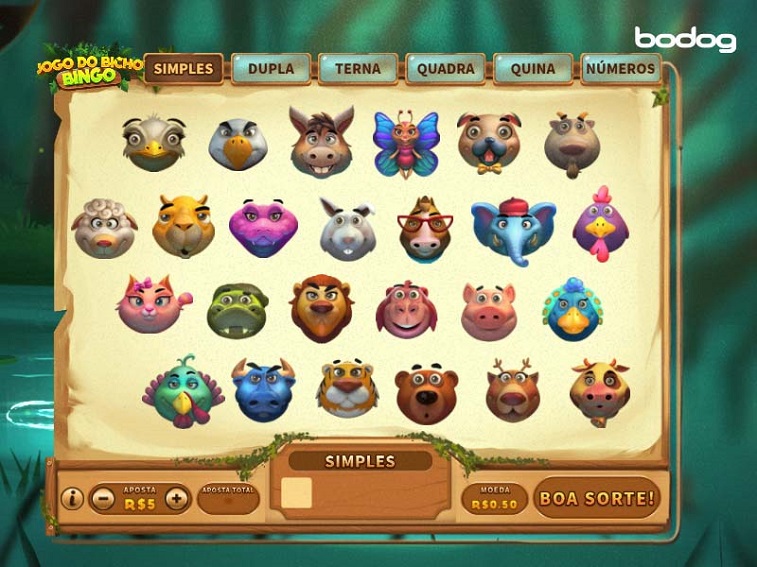757x567 pixels.
Task: Switch to the DUPLA tab
Action: [271, 69]
